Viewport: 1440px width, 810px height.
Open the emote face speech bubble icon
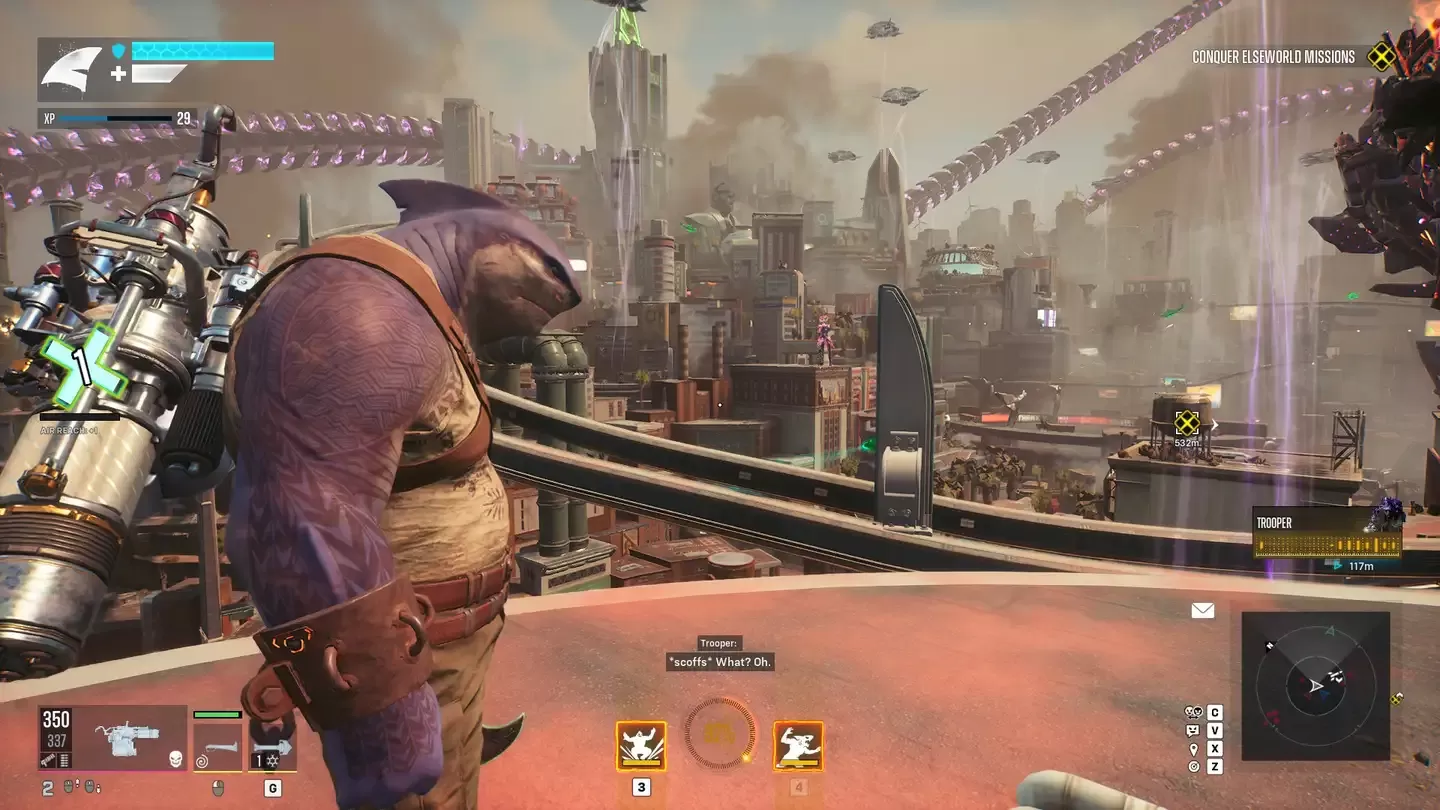point(1193,731)
